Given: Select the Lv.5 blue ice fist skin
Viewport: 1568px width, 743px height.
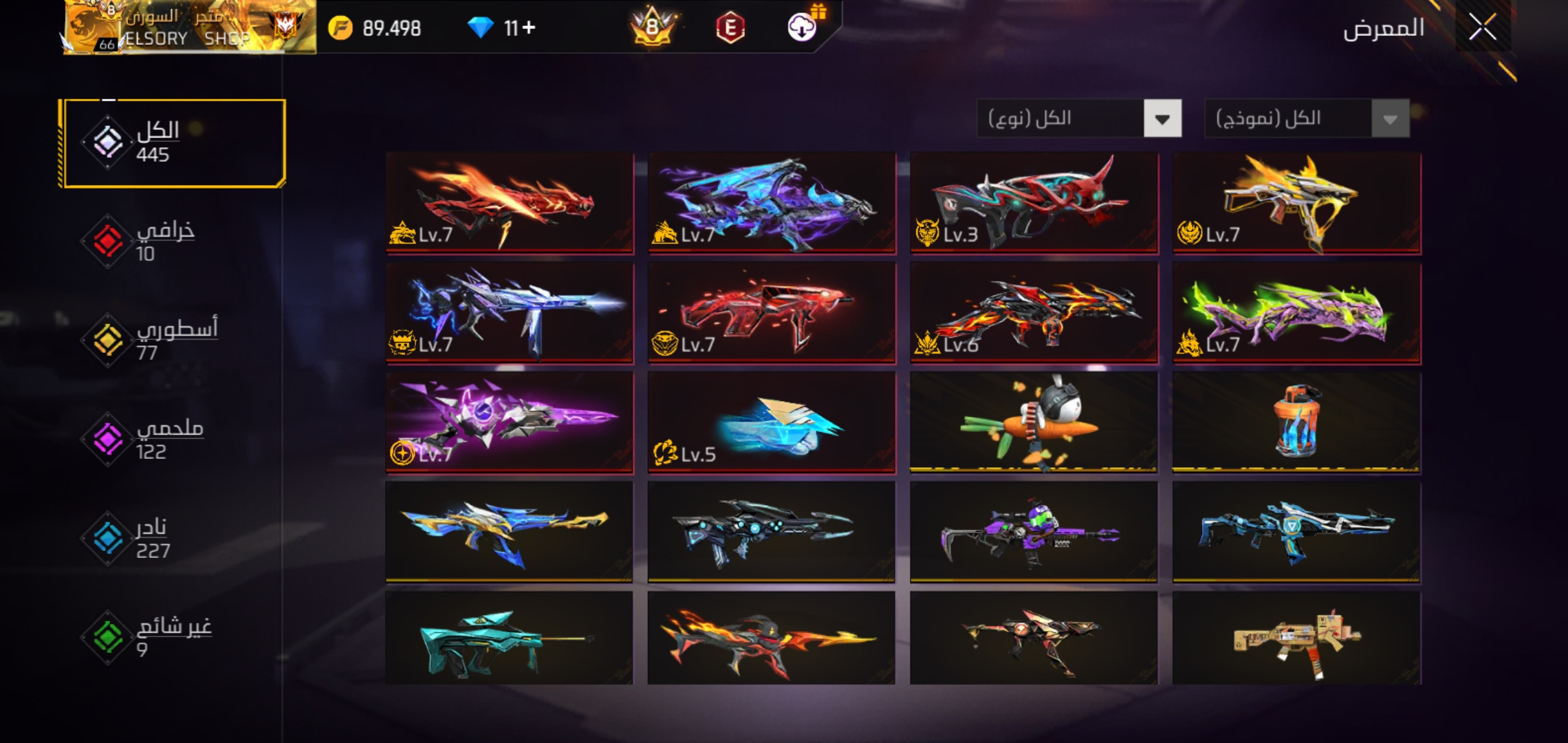Looking at the screenshot, I should click(772, 422).
